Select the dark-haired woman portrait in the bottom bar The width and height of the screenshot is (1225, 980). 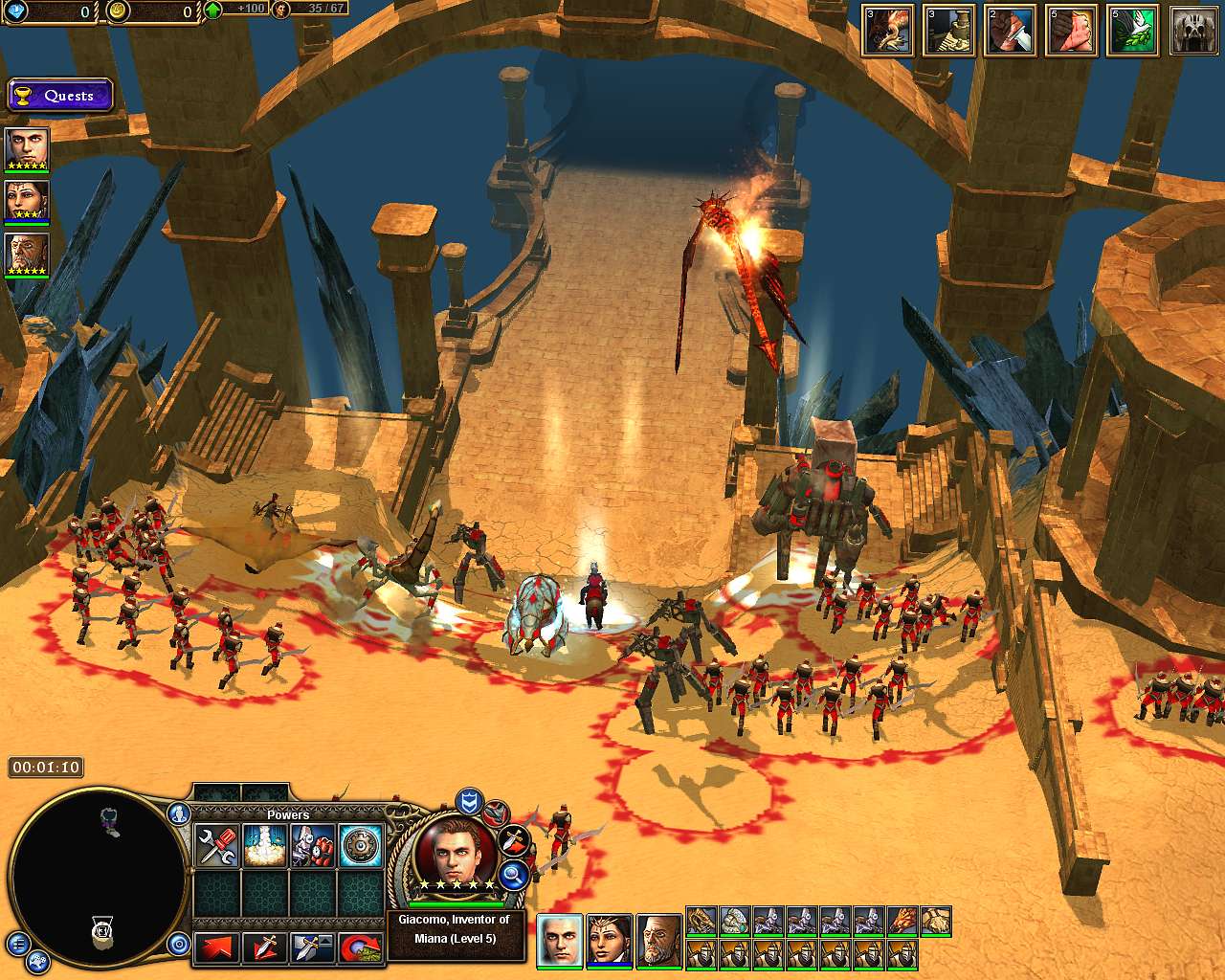tap(610, 940)
